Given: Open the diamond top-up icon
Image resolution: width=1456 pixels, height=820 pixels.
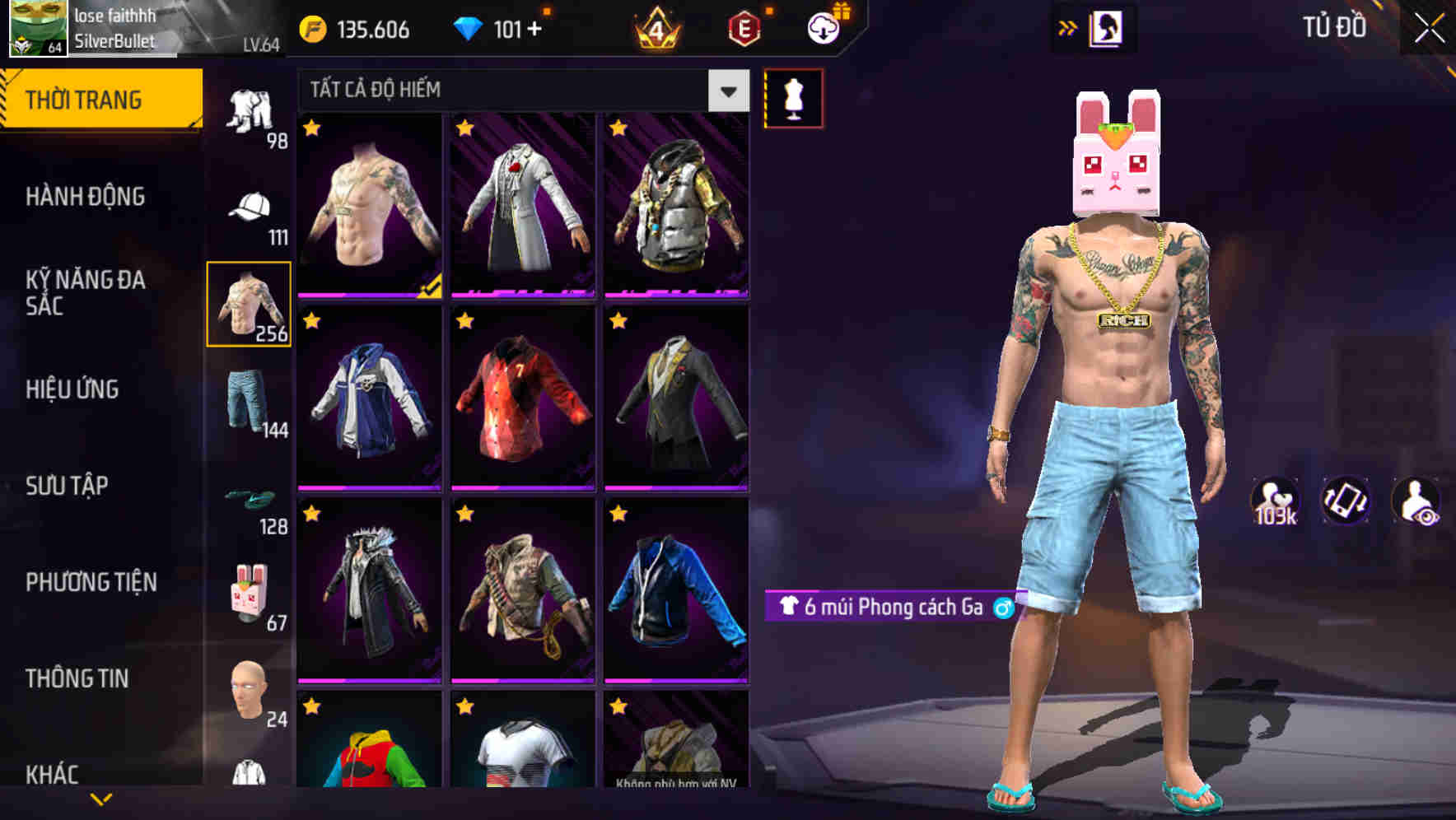Looking at the screenshot, I should point(469,27).
